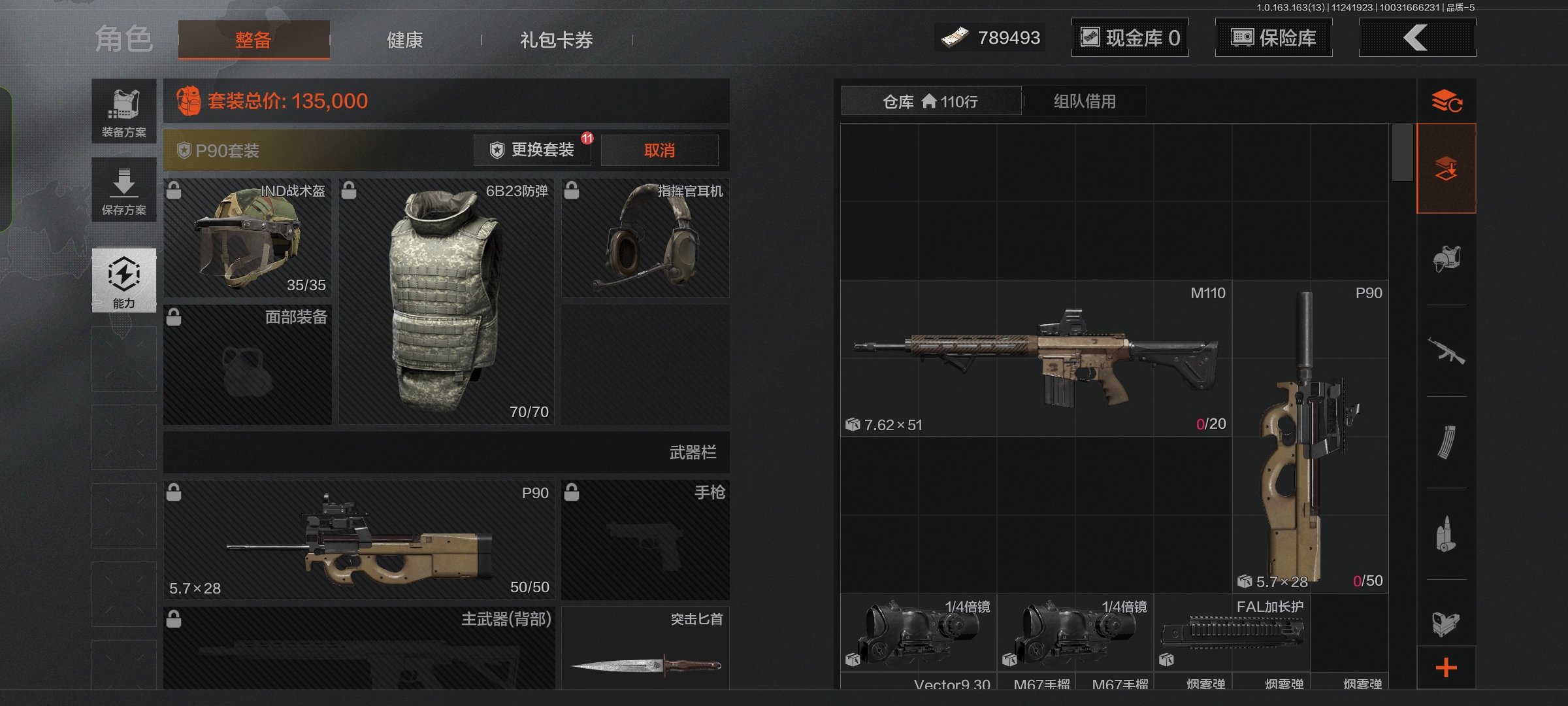The height and width of the screenshot is (706, 1568).
Task: Open the 能力 abilities panel
Action: click(x=124, y=280)
